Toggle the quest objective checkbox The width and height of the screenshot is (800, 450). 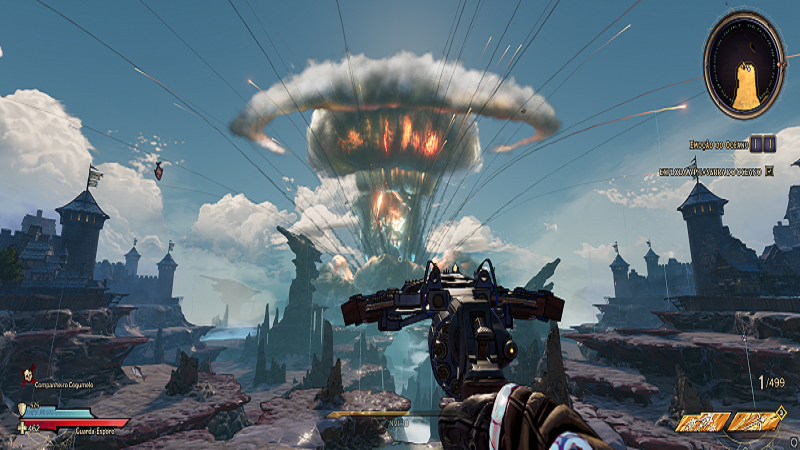pos(769,171)
